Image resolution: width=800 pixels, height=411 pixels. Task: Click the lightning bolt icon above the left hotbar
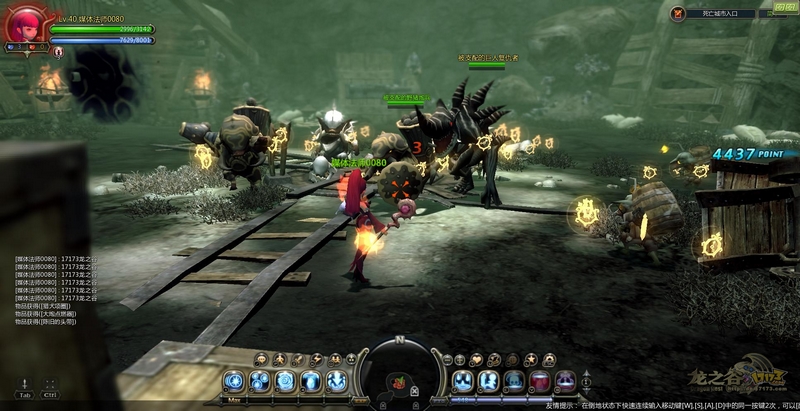[x=316, y=359]
